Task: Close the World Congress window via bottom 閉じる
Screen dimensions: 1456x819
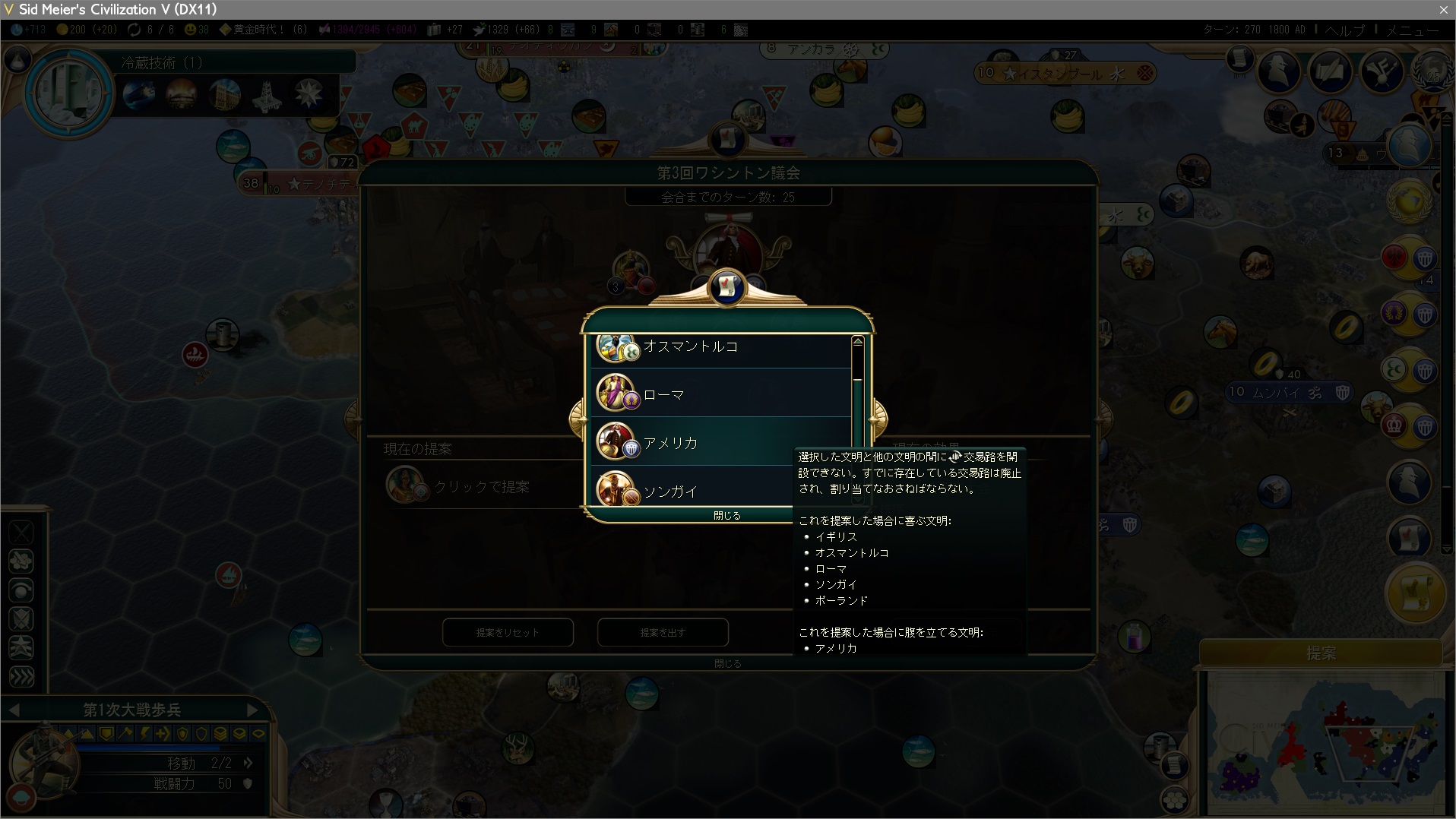Action: click(727, 663)
